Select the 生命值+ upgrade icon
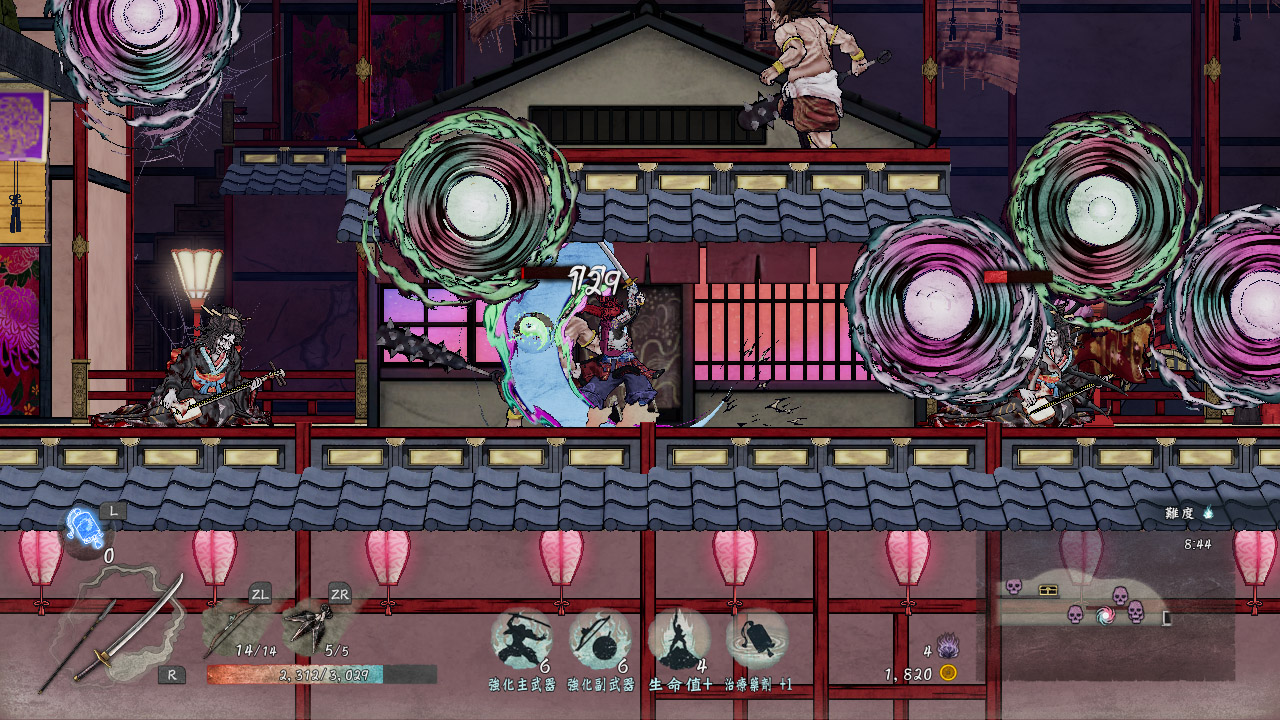The height and width of the screenshot is (720, 1280). (679, 639)
